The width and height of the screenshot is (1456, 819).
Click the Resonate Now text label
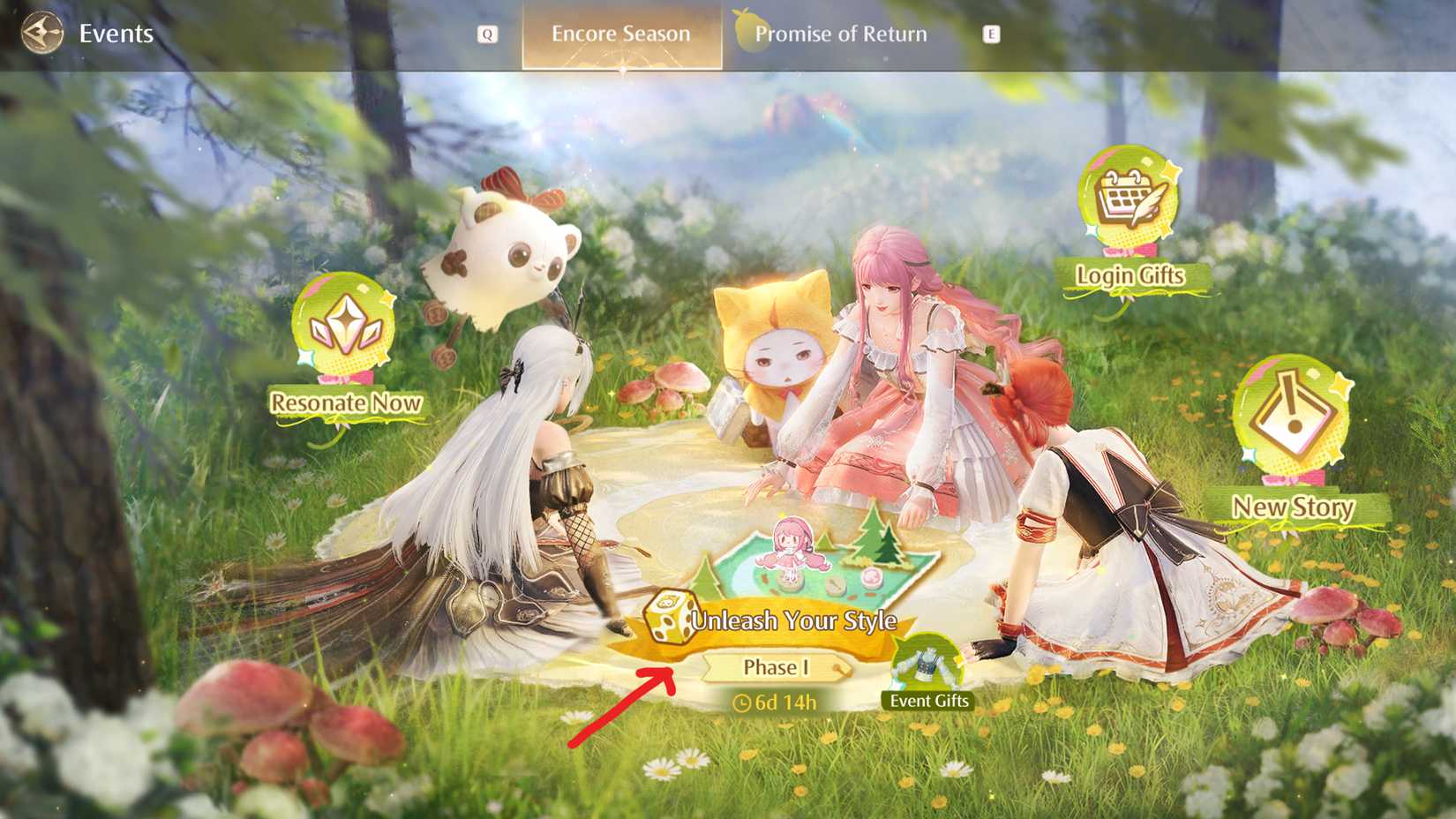tap(346, 403)
